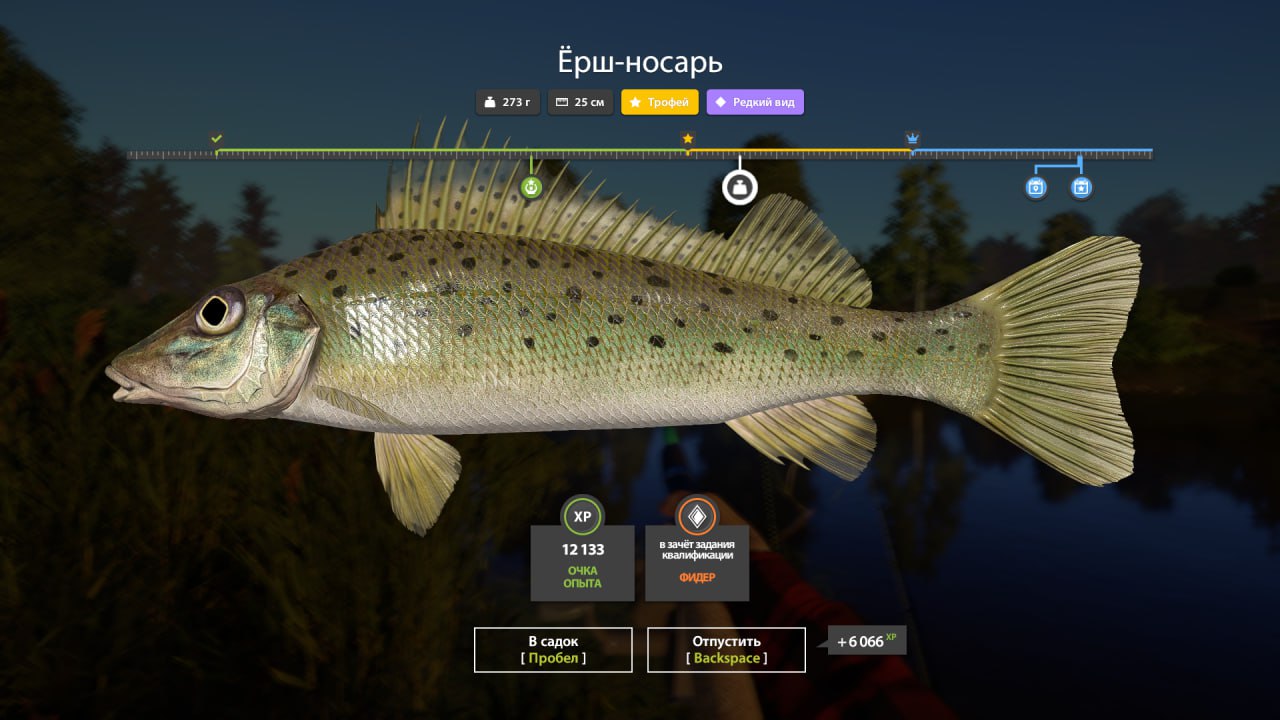Click the gold star trophy threshold marker
Image resolution: width=1280 pixels, height=720 pixels.
pos(688,139)
